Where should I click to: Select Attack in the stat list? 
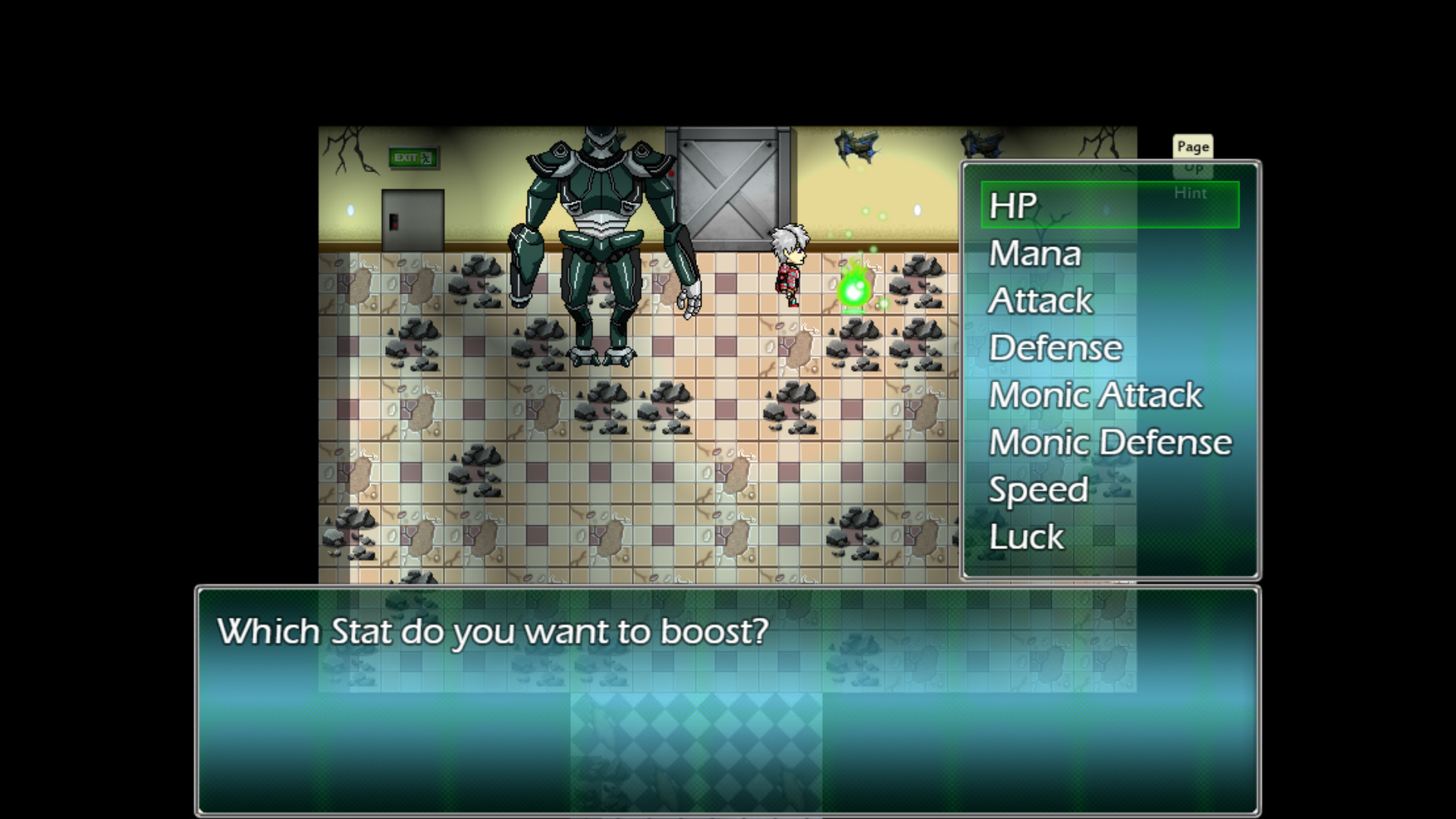(x=1040, y=300)
